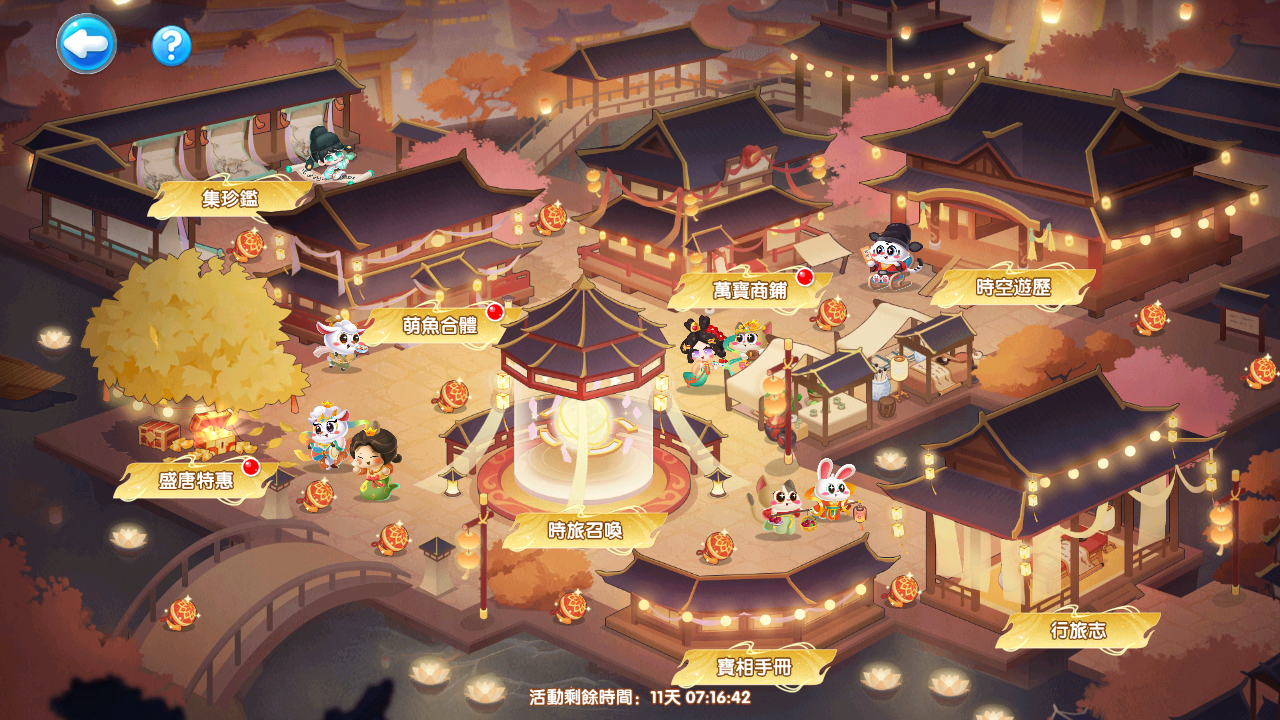Open the 寶相手冊 handbook
The height and width of the screenshot is (720, 1280).
click(754, 667)
